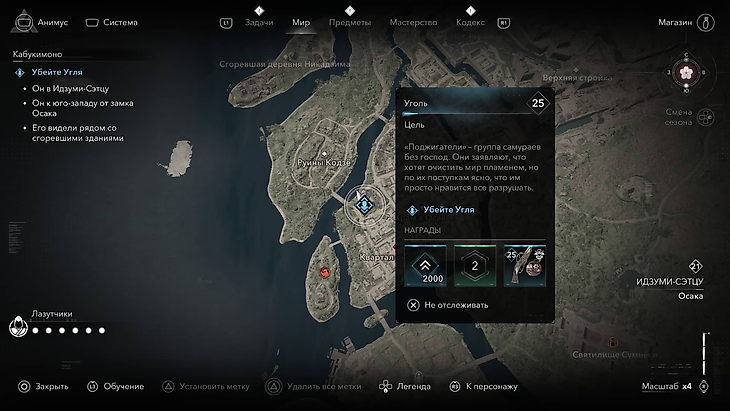The width and height of the screenshot is (730, 411).
Task: Select the 2000 experience reward tile
Action: [425, 265]
